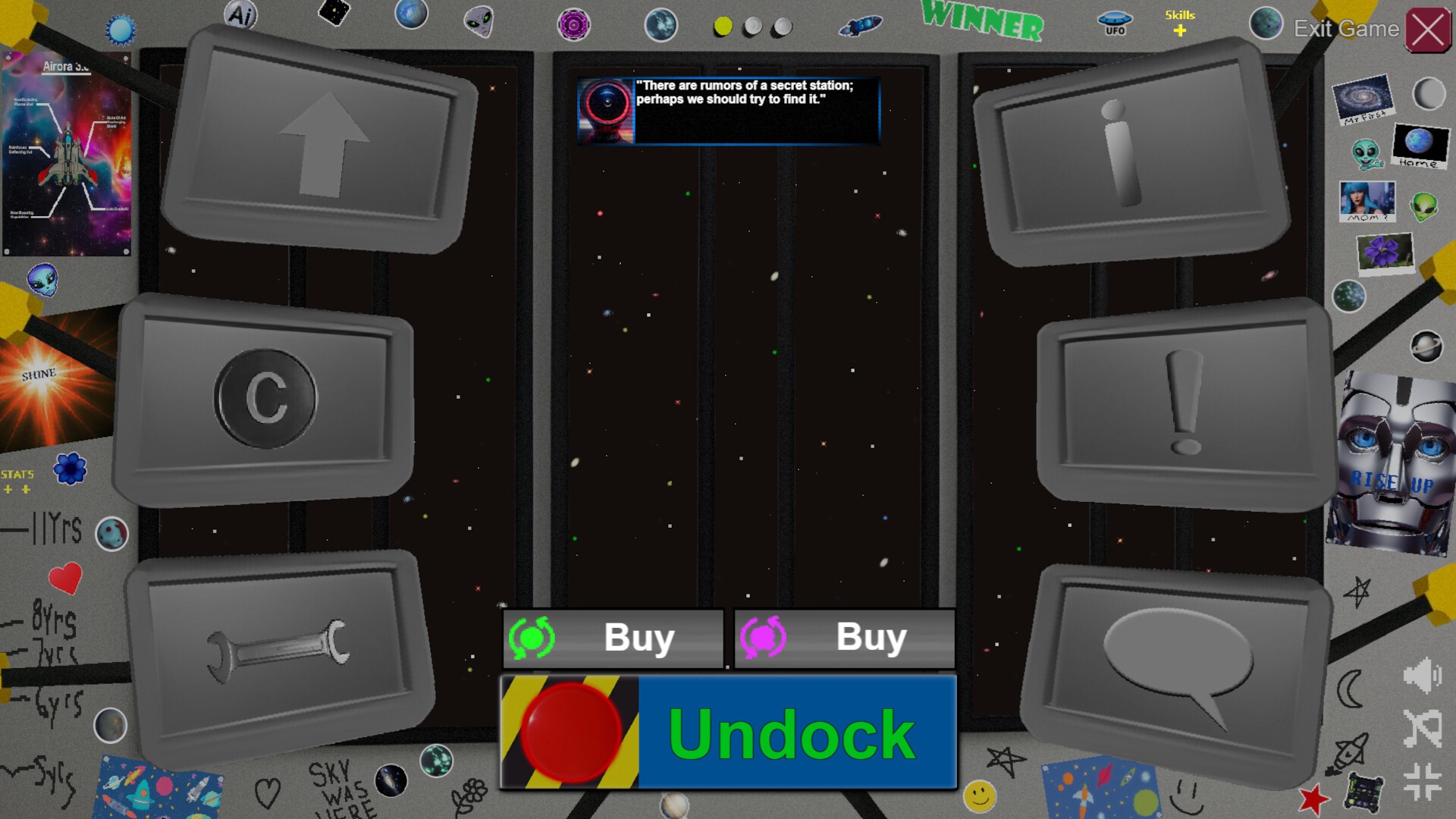Select the Ai option in the top bar
Screen dimensions: 1456x819
[x=240, y=14]
